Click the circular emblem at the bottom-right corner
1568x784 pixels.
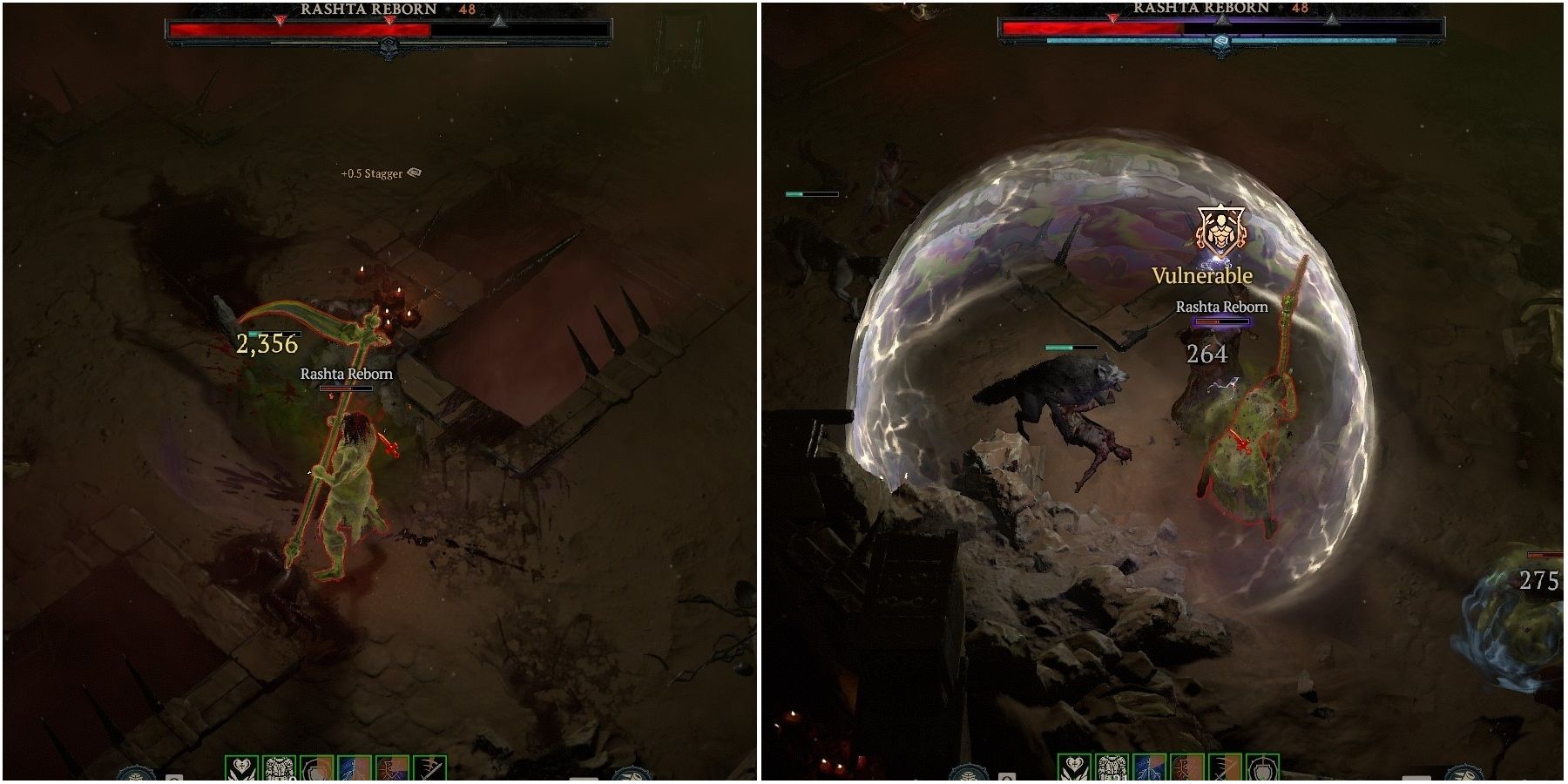point(1464,775)
